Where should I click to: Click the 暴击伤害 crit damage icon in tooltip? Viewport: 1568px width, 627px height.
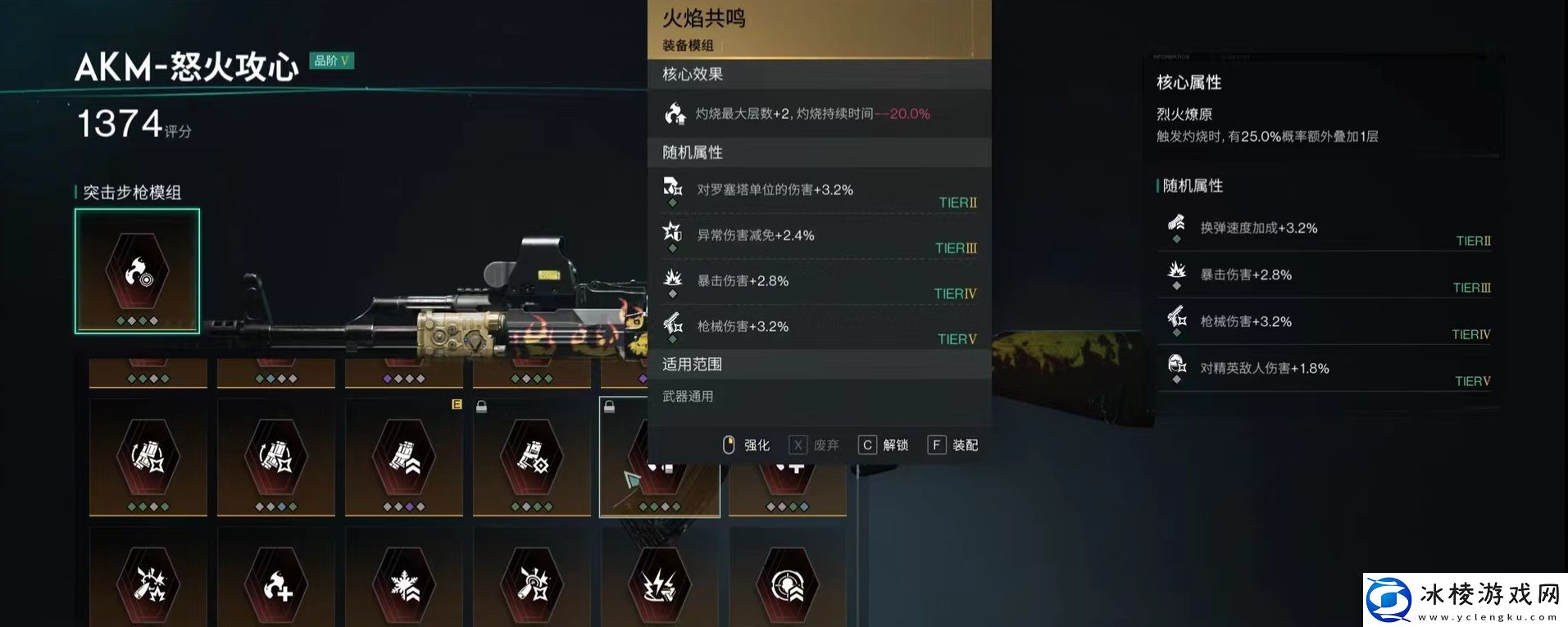coord(674,280)
